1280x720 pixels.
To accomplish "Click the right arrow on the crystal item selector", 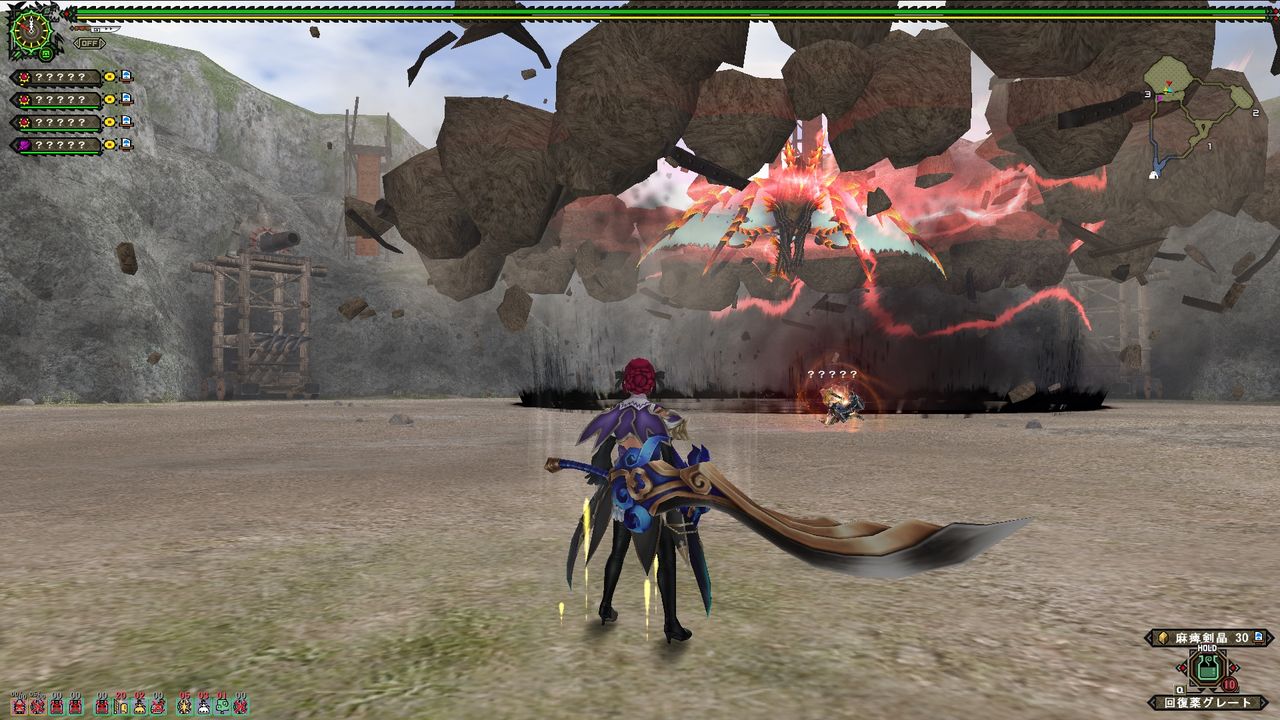I will tap(1270, 637).
